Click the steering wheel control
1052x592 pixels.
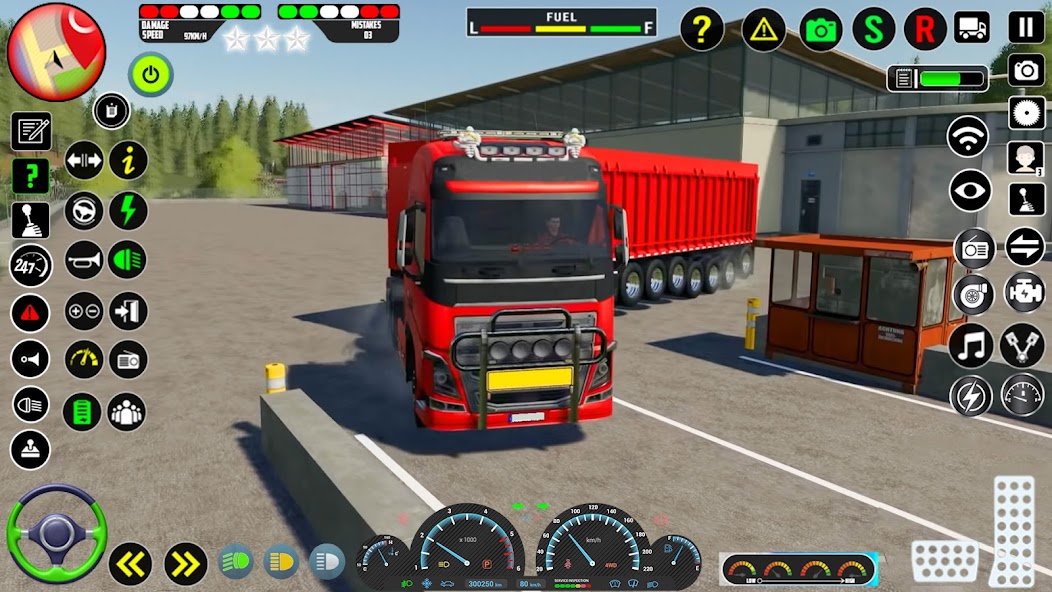(56, 534)
